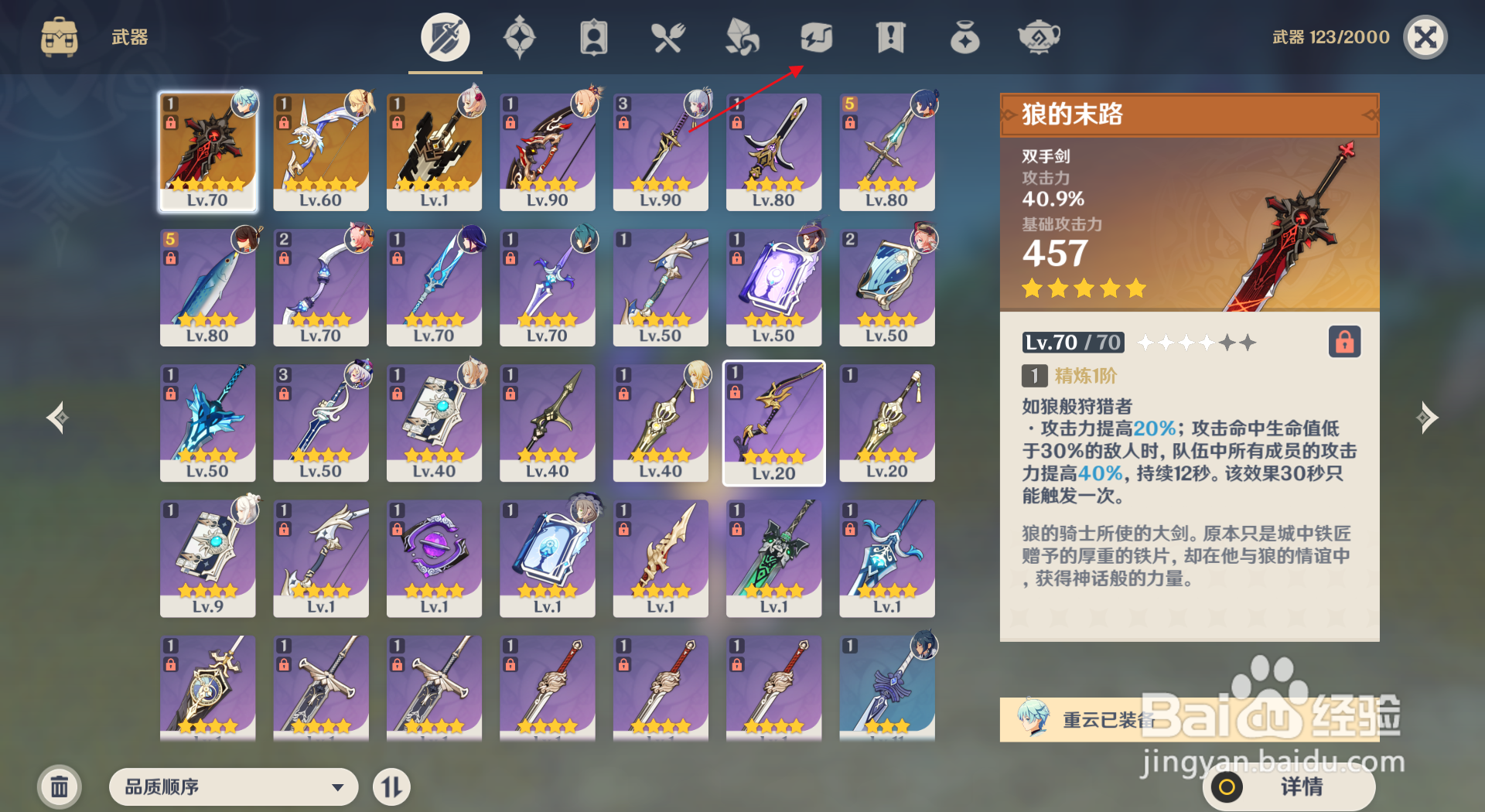Viewport: 1485px width, 812px height.
Task: Open the Precious Items tab
Action: (x=964, y=36)
